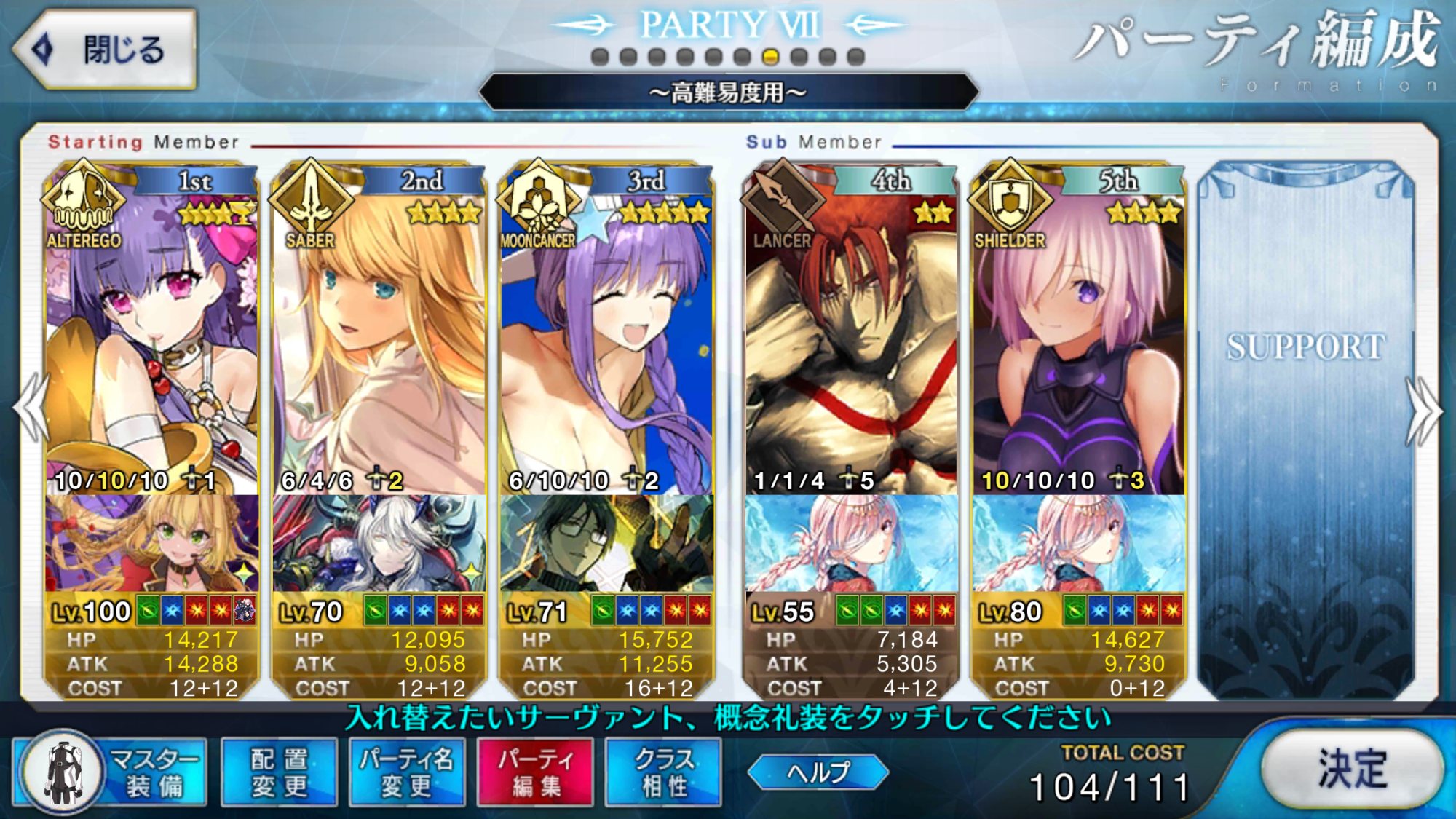1456x819 pixels.
Task: Select the Lancer servant in the 4th slot
Action: (x=850, y=328)
